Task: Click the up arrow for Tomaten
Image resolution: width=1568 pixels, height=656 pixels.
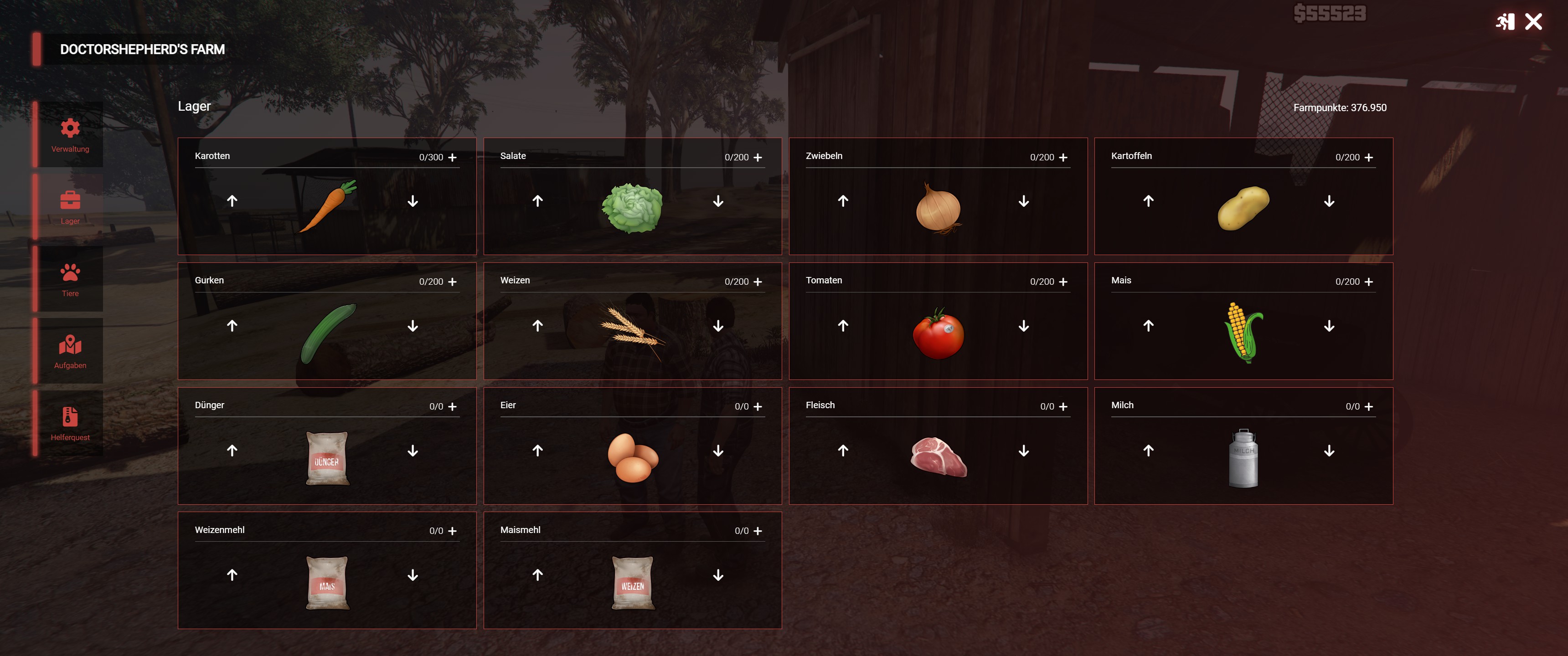Action: coord(842,326)
